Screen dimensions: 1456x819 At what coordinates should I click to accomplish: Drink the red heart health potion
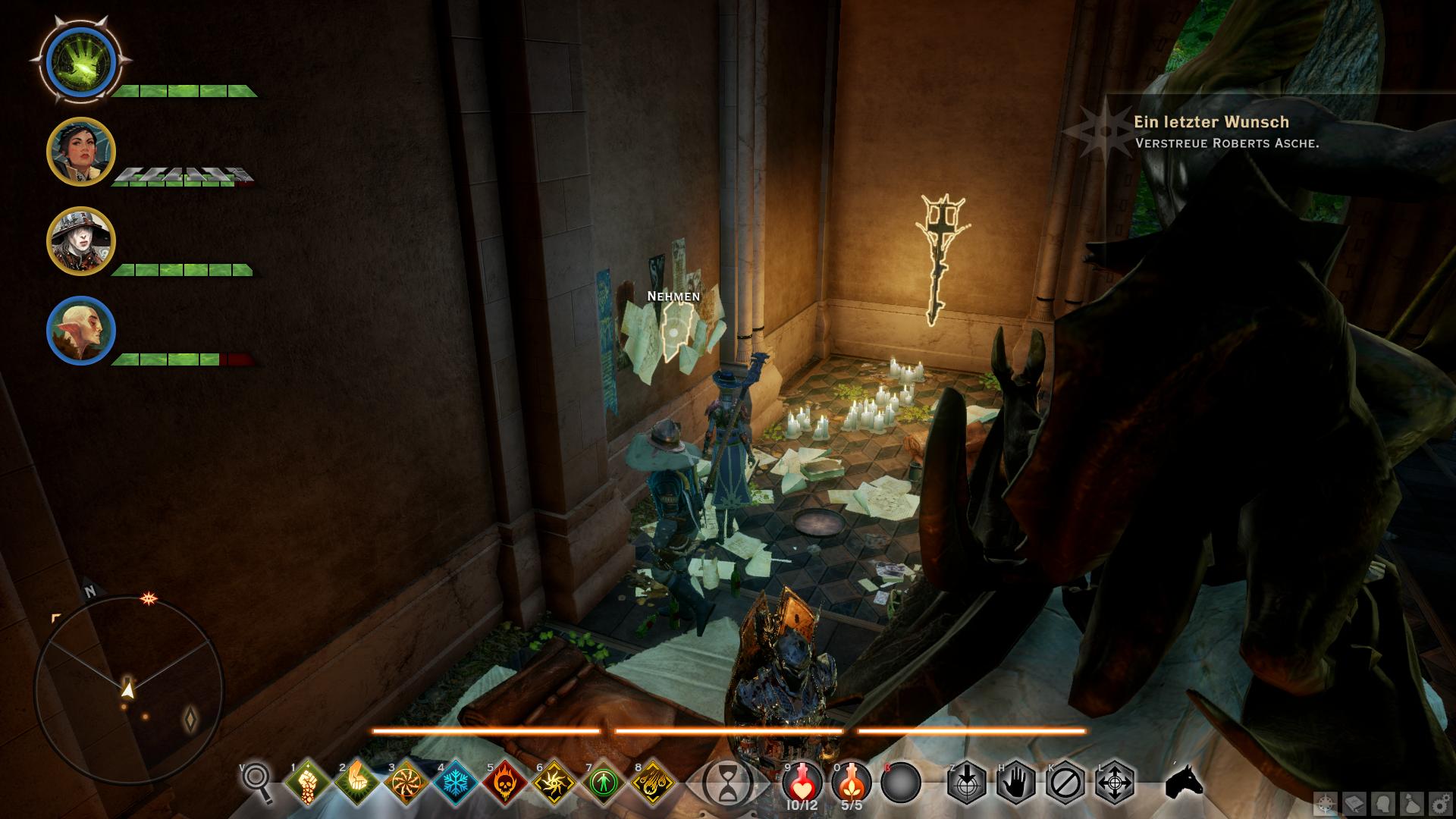801,781
